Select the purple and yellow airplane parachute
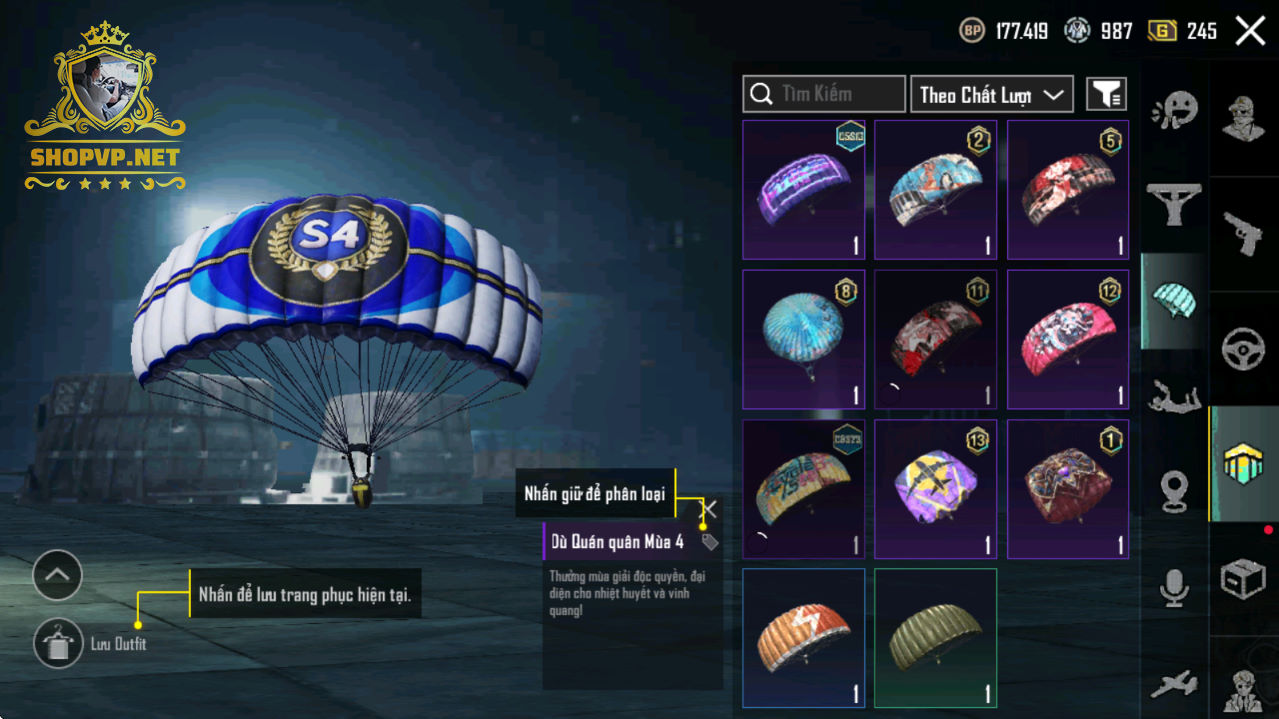This screenshot has height=719, width=1279. tap(936, 488)
